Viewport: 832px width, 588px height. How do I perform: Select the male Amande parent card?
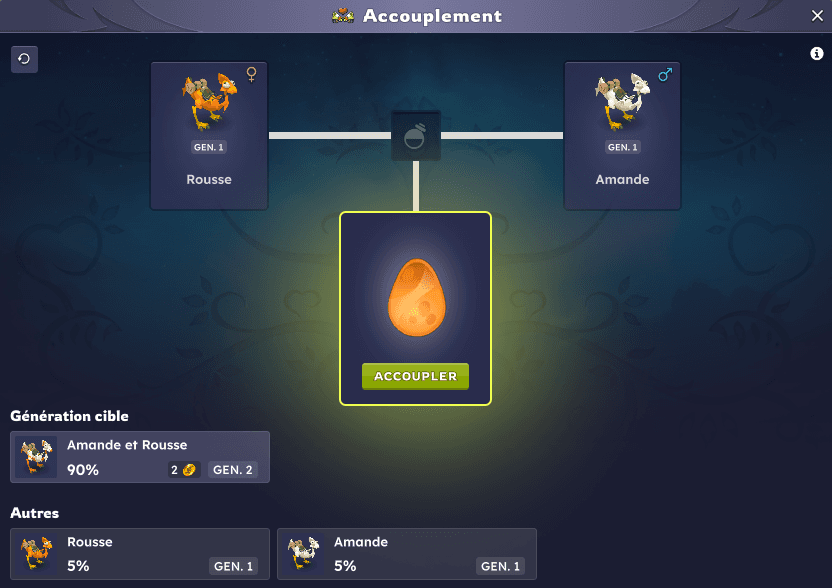coord(622,136)
